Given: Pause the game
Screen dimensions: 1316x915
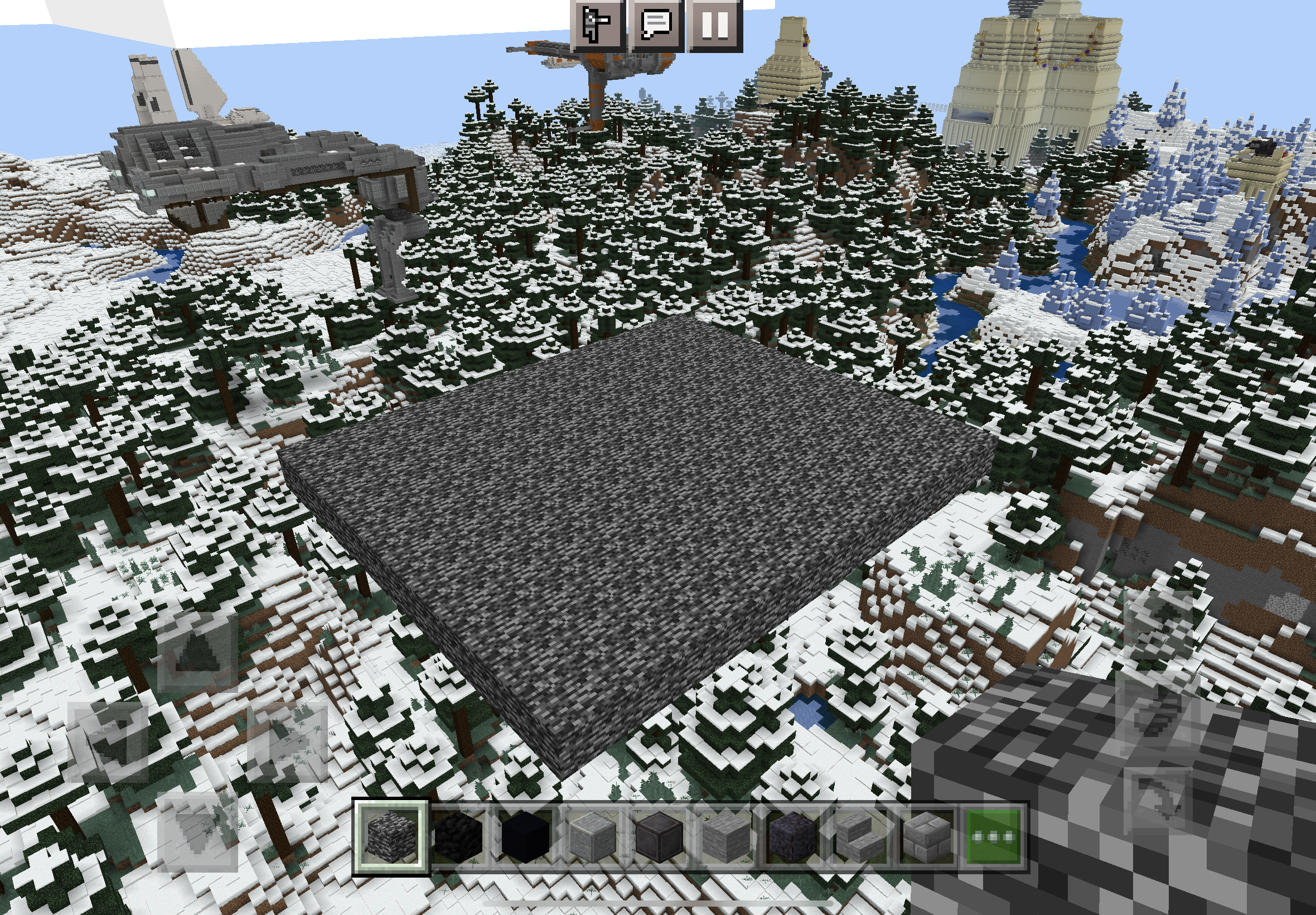Looking at the screenshot, I should point(714,24).
